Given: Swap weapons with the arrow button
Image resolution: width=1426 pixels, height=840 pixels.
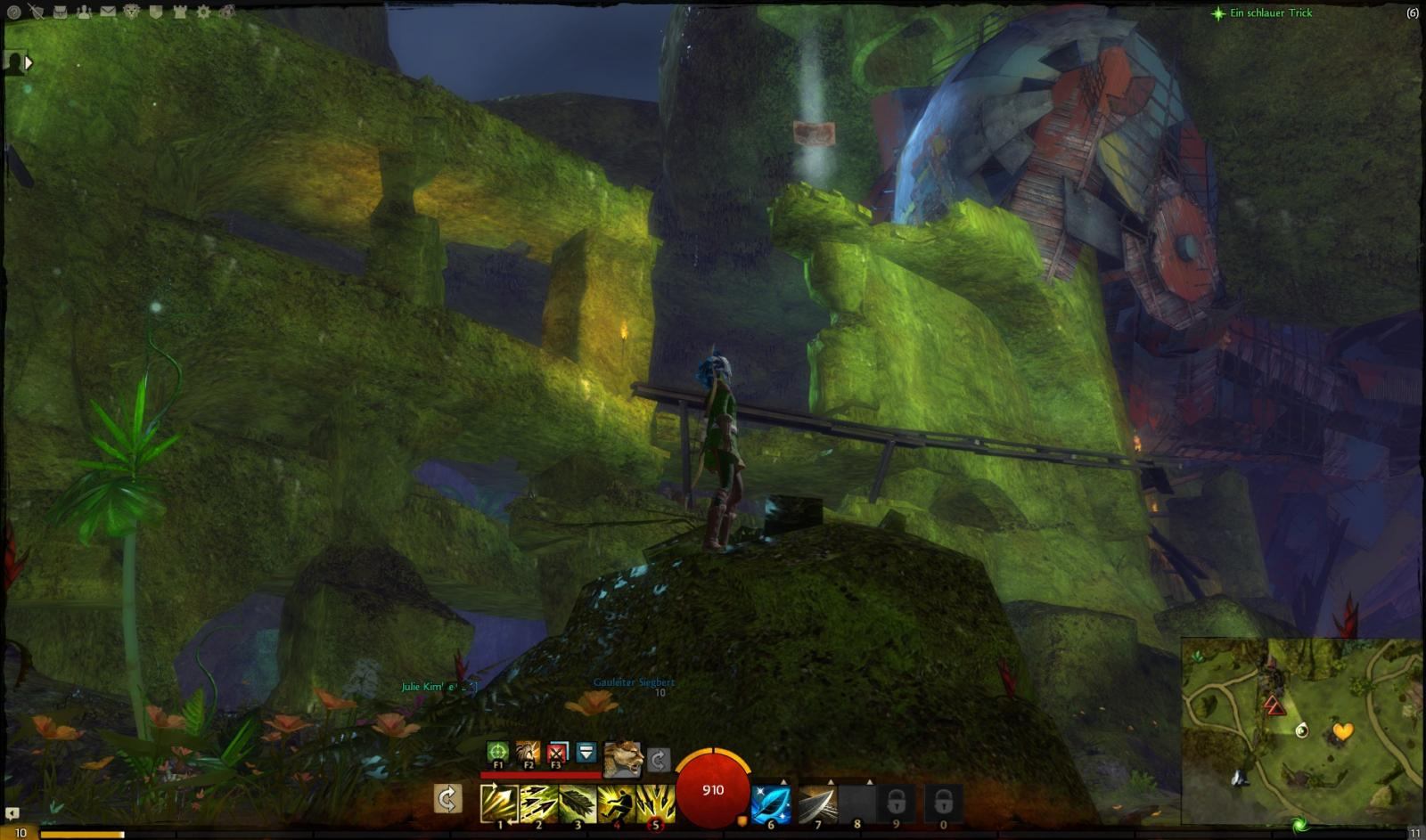Looking at the screenshot, I should point(447,798).
